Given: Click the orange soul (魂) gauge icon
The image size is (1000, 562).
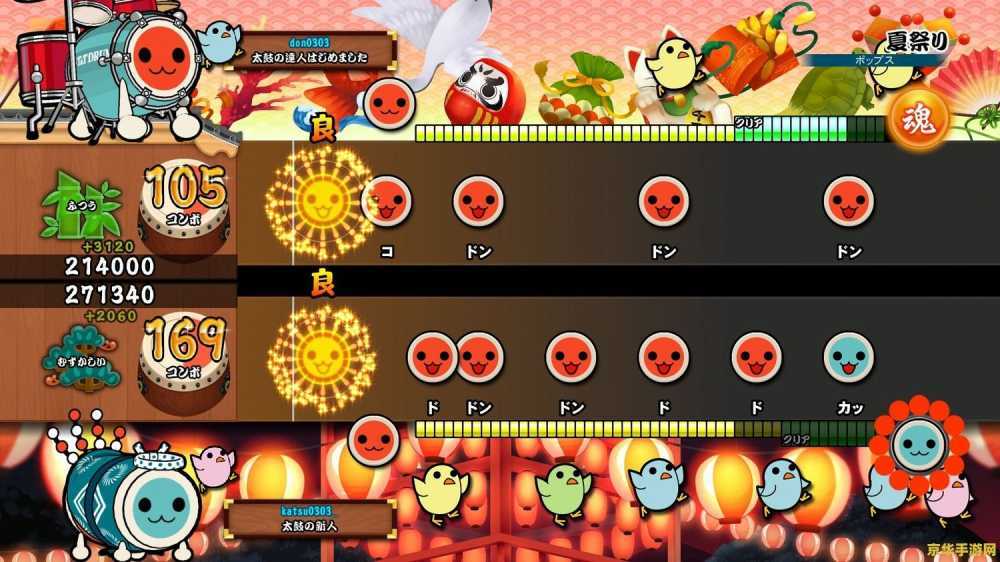Looking at the screenshot, I should 918,120.
